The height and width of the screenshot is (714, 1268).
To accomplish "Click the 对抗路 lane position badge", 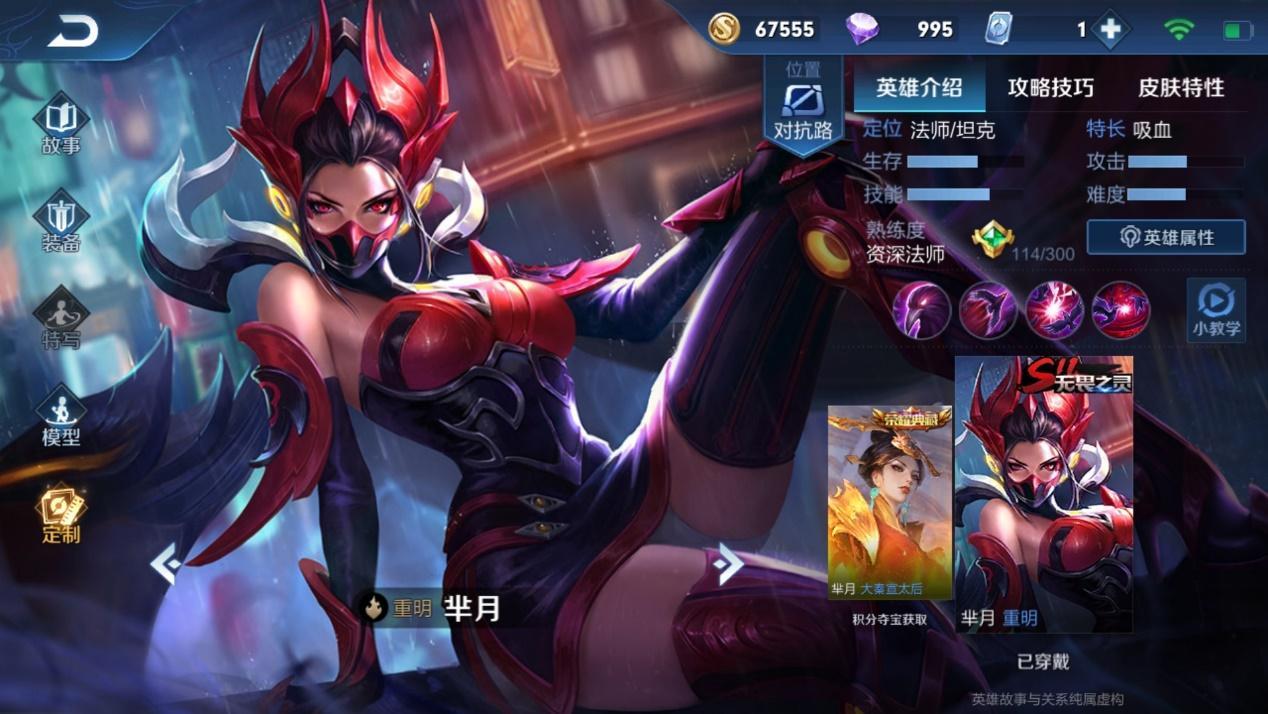I will click(803, 108).
